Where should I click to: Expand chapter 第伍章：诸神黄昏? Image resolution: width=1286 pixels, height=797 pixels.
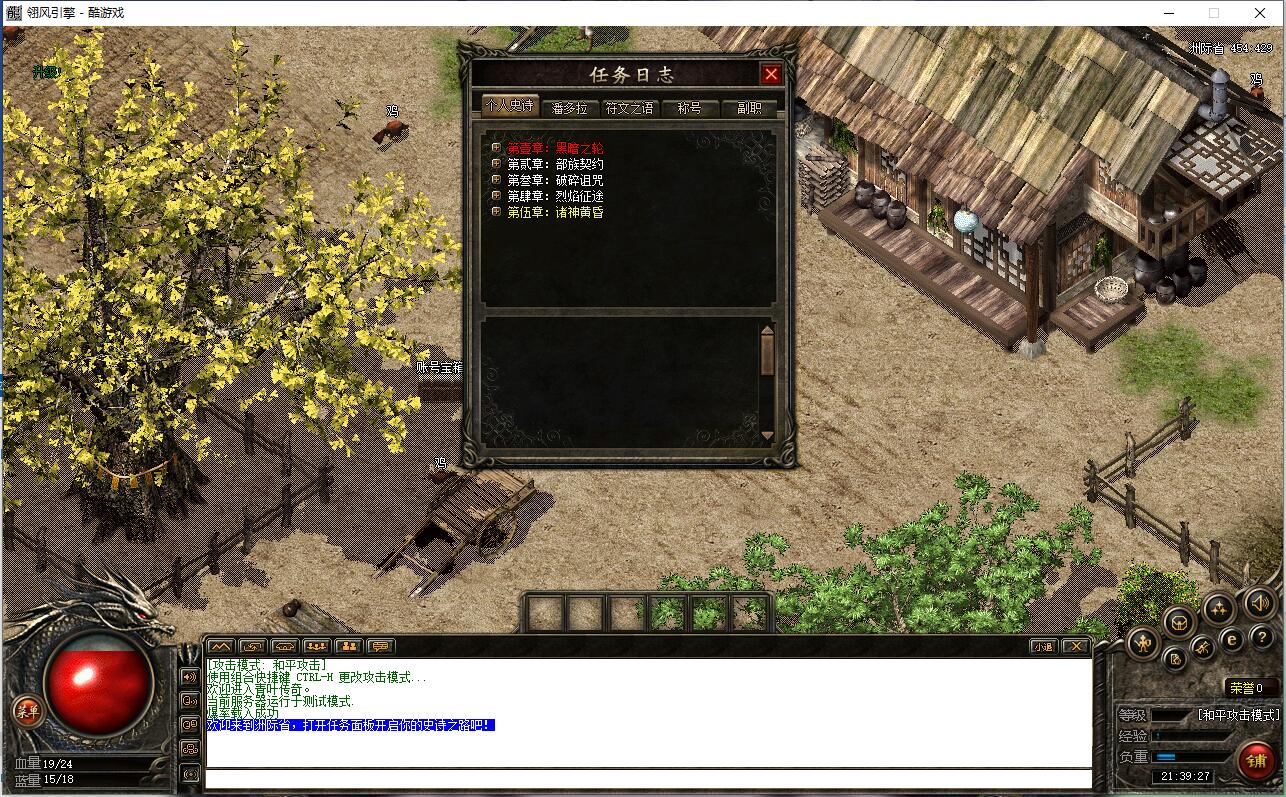click(555, 212)
